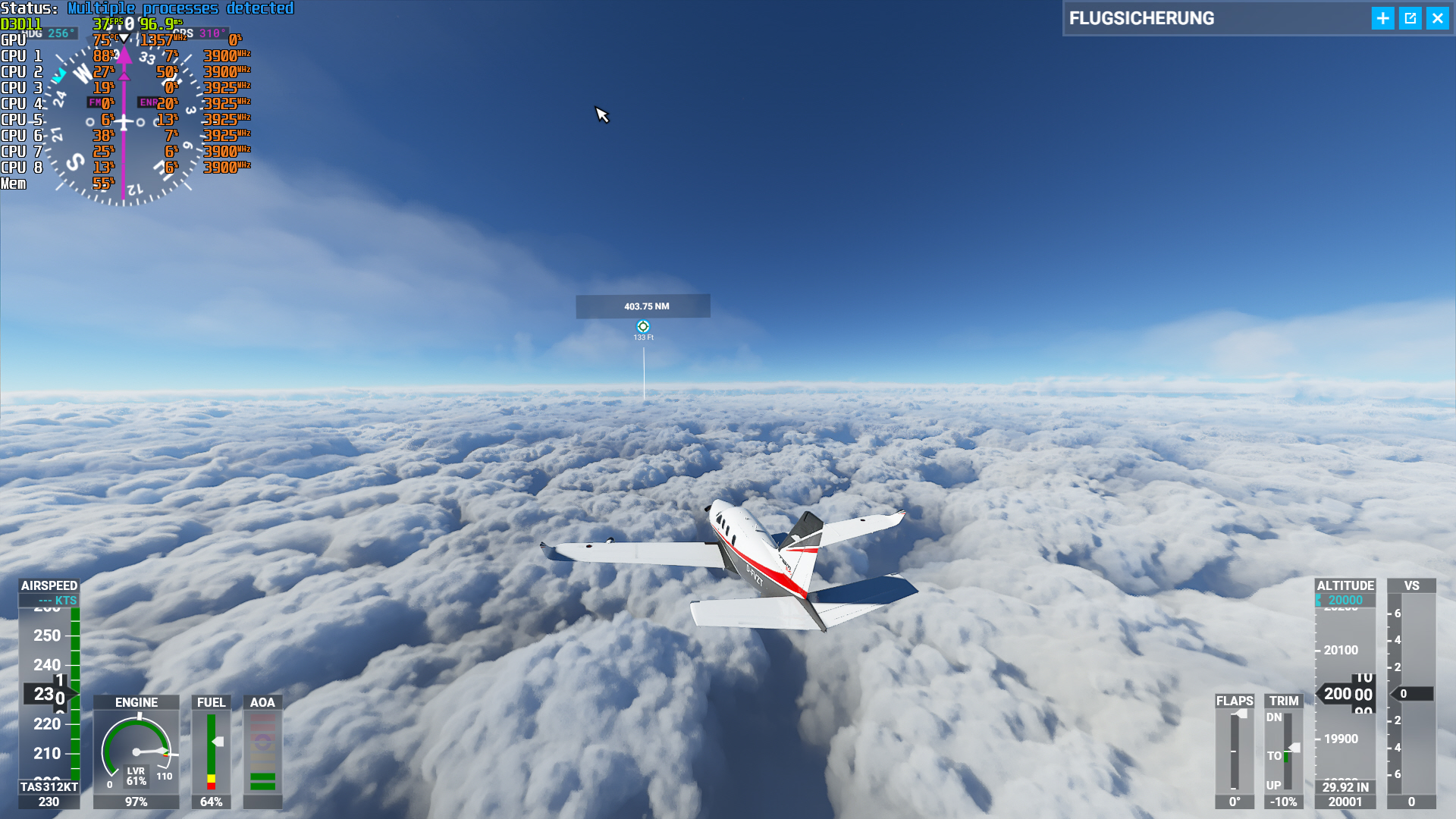The width and height of the screenshot is (1456, 819).
Task: Select the waypoint diamond marker above the clouds
Action: tap(644, 325)
